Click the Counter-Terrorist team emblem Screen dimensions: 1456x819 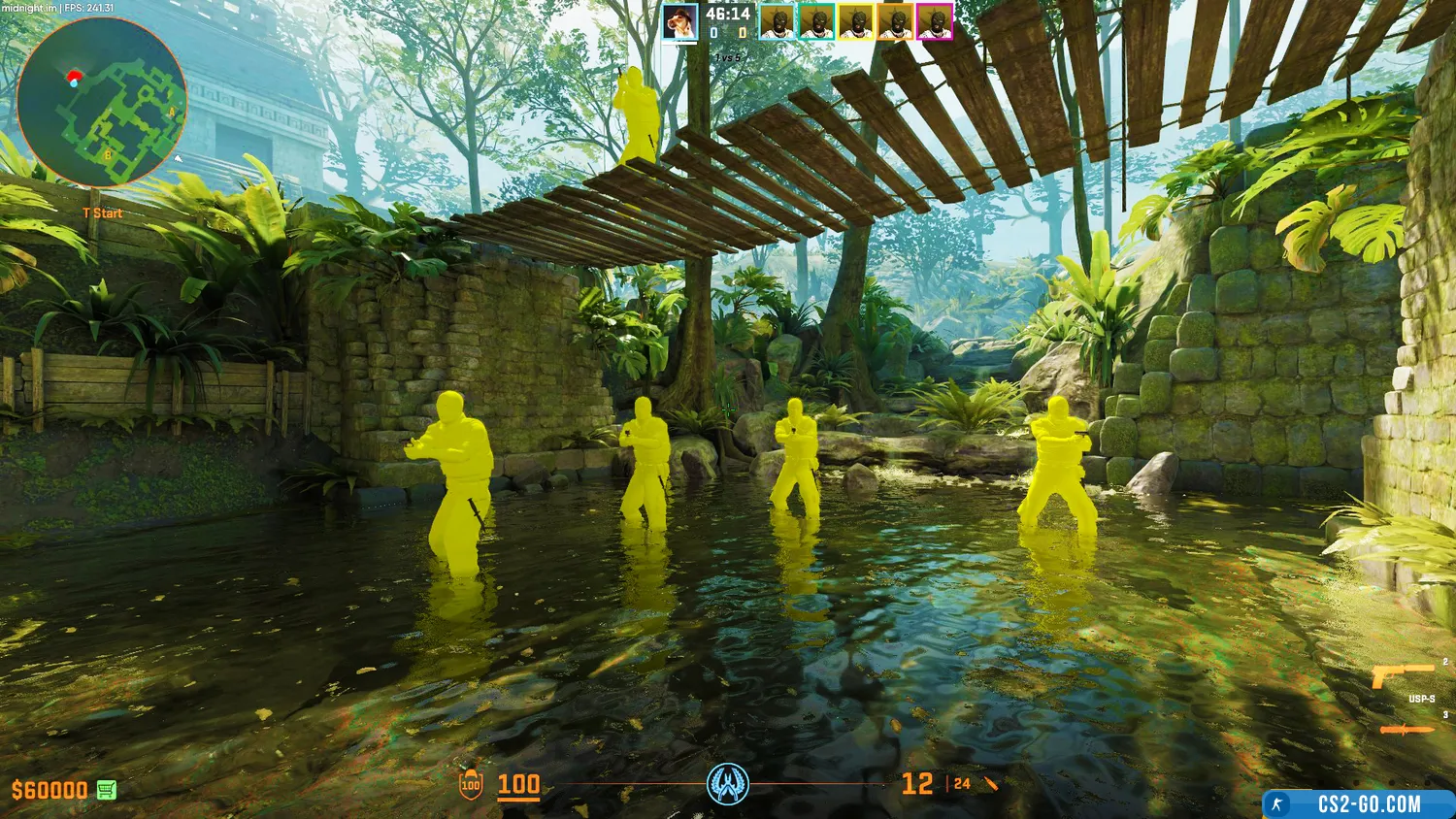coord(727,784)
